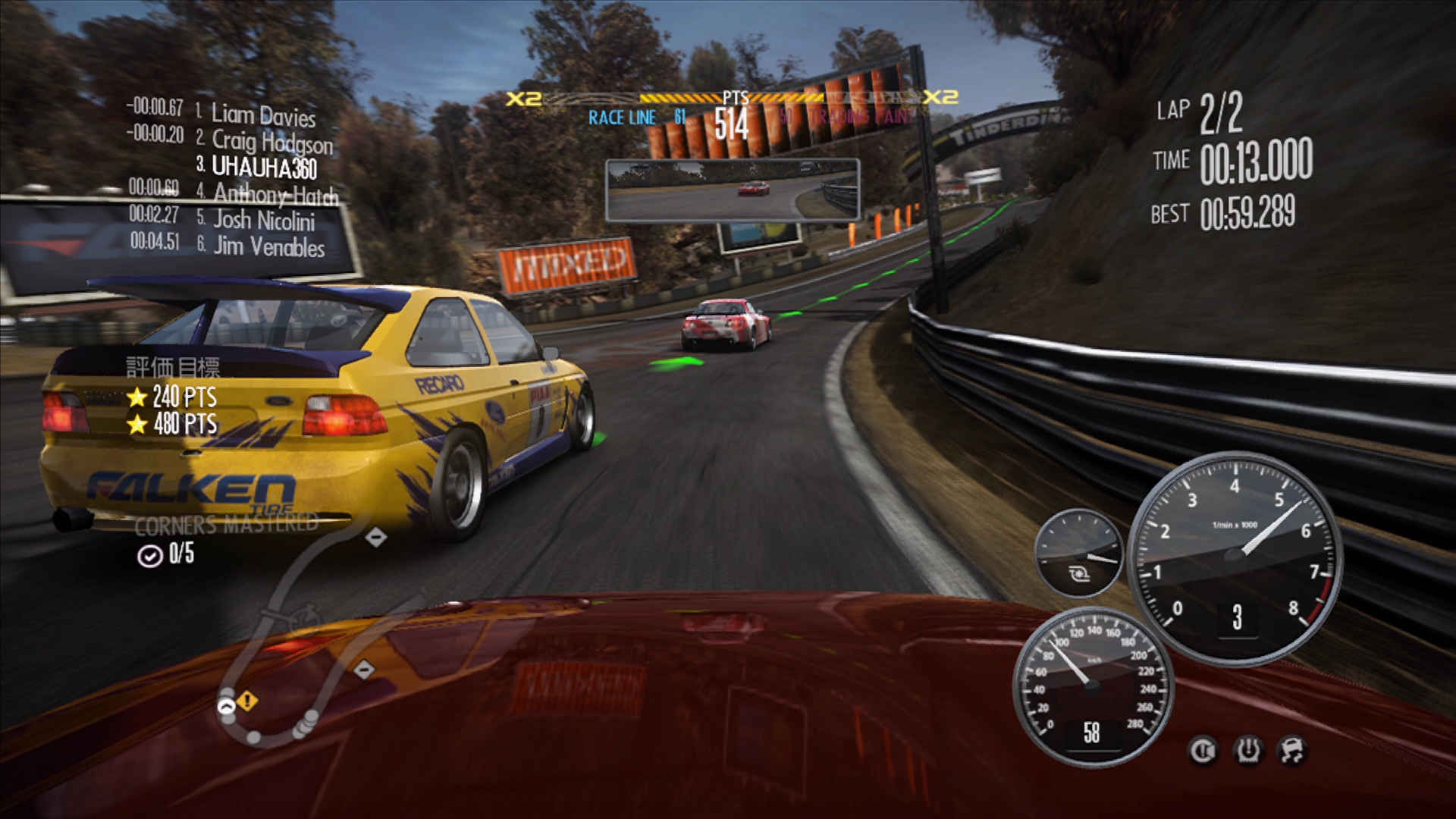Pick Jim Venables in the standings
The image size is (1456, 819).
[268, 246]
